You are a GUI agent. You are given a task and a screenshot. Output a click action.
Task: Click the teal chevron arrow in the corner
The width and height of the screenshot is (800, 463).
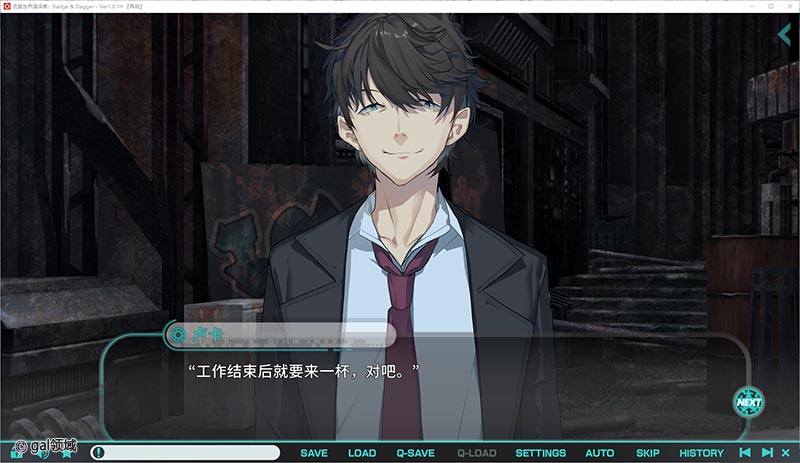[x=785, y=35]
